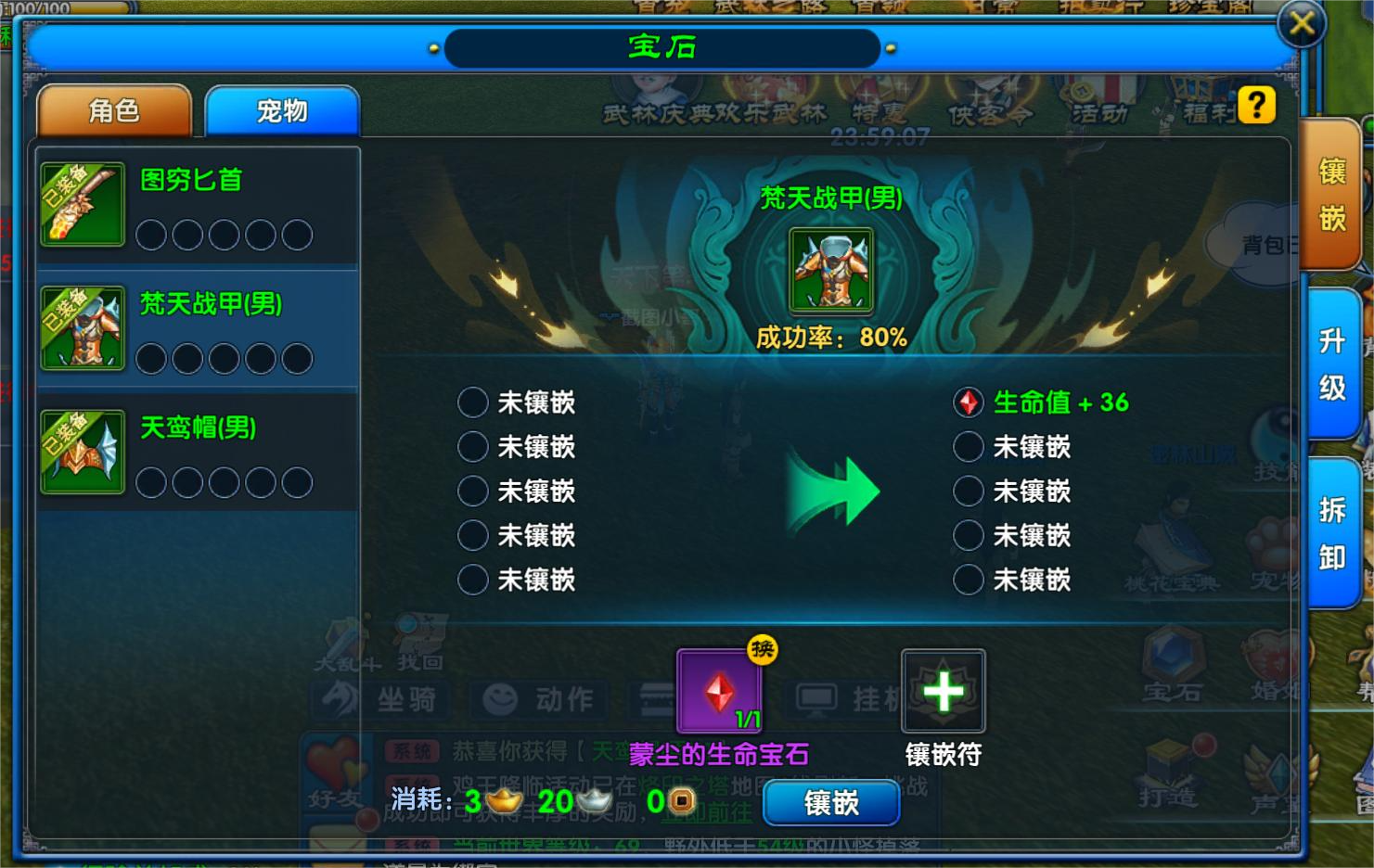1374x868 pixels.
Task: Select the 蒙尘的生命宝石 gem slot
Action: coord(719,691)
